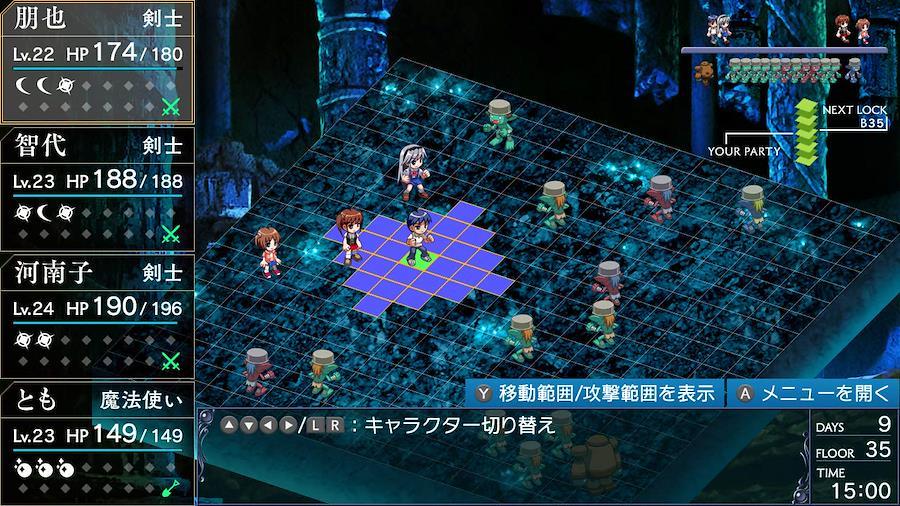Choose 河南子's party status panel
Screen dimensions: 900x506
pos(97,316)
